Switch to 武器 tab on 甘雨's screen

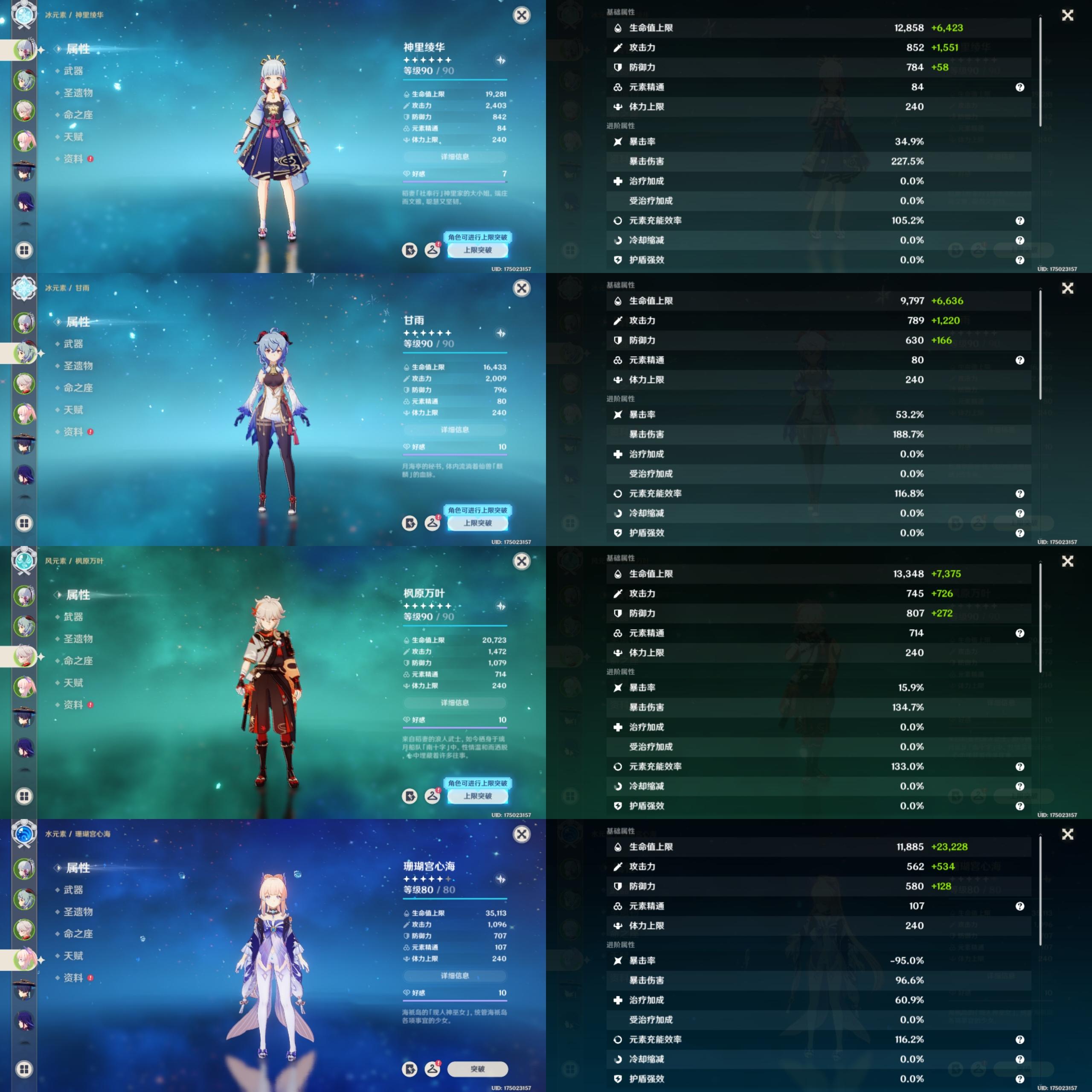[73, 344]
